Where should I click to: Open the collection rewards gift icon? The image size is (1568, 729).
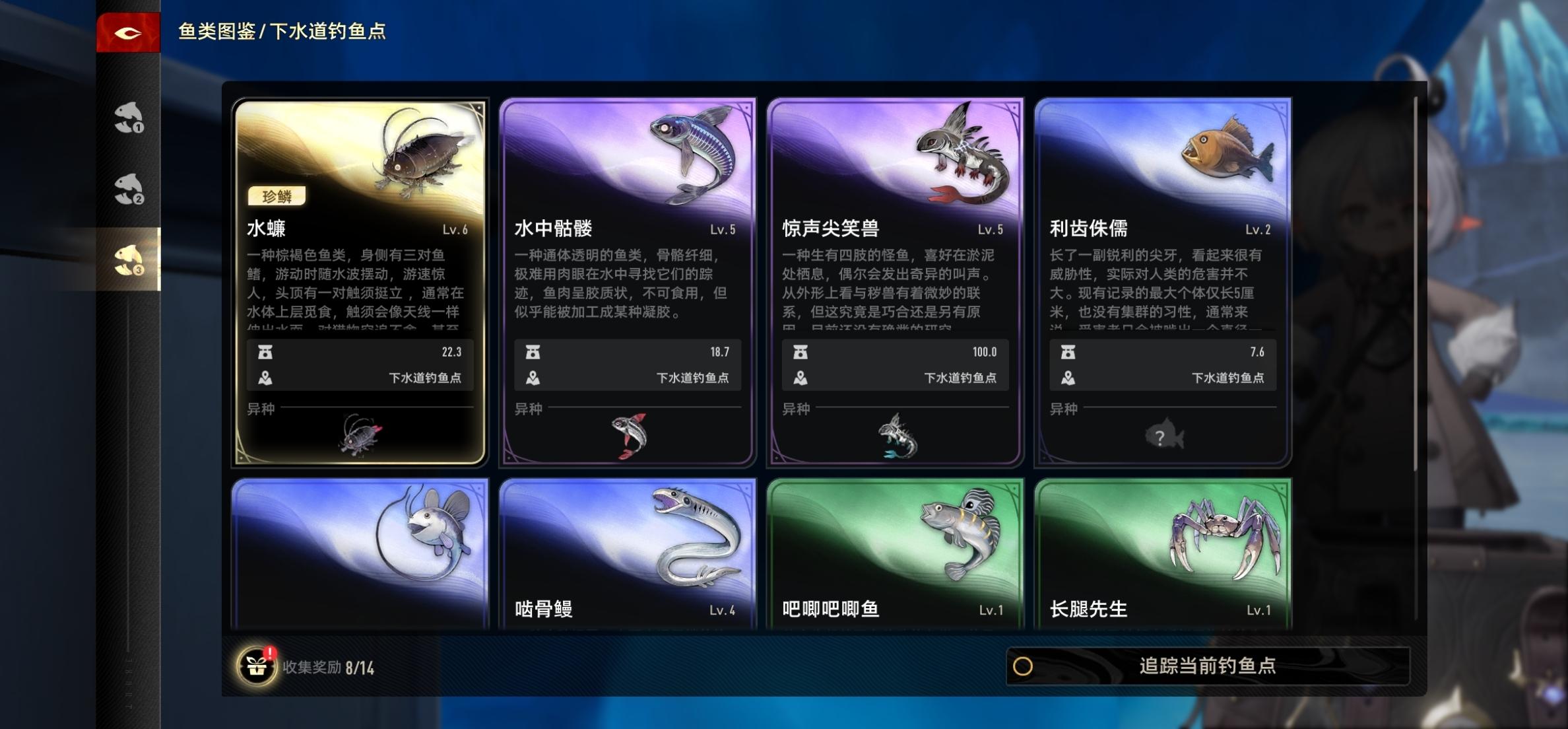(257, 666)
